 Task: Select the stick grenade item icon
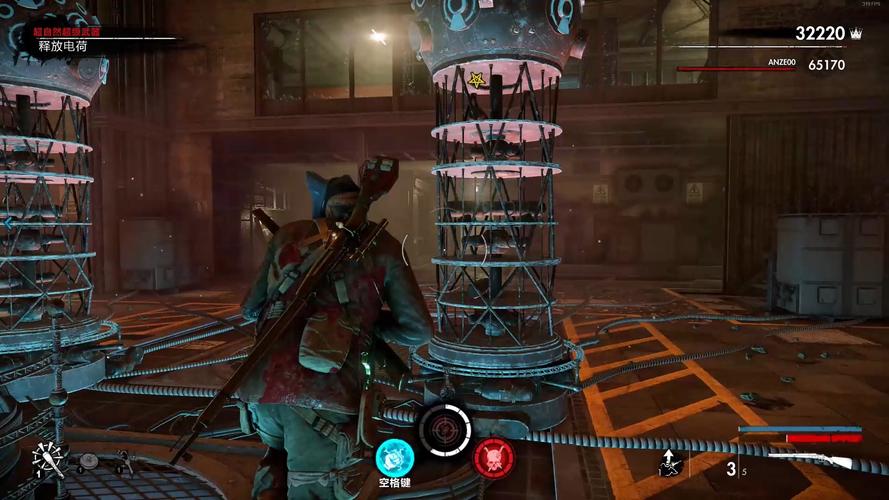coord(48,458)
